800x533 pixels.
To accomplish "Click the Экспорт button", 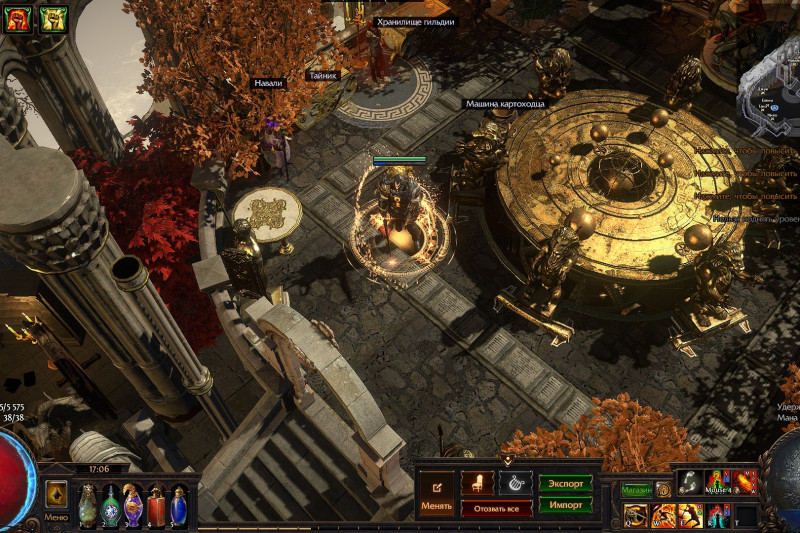I will [x=565, y=483].
